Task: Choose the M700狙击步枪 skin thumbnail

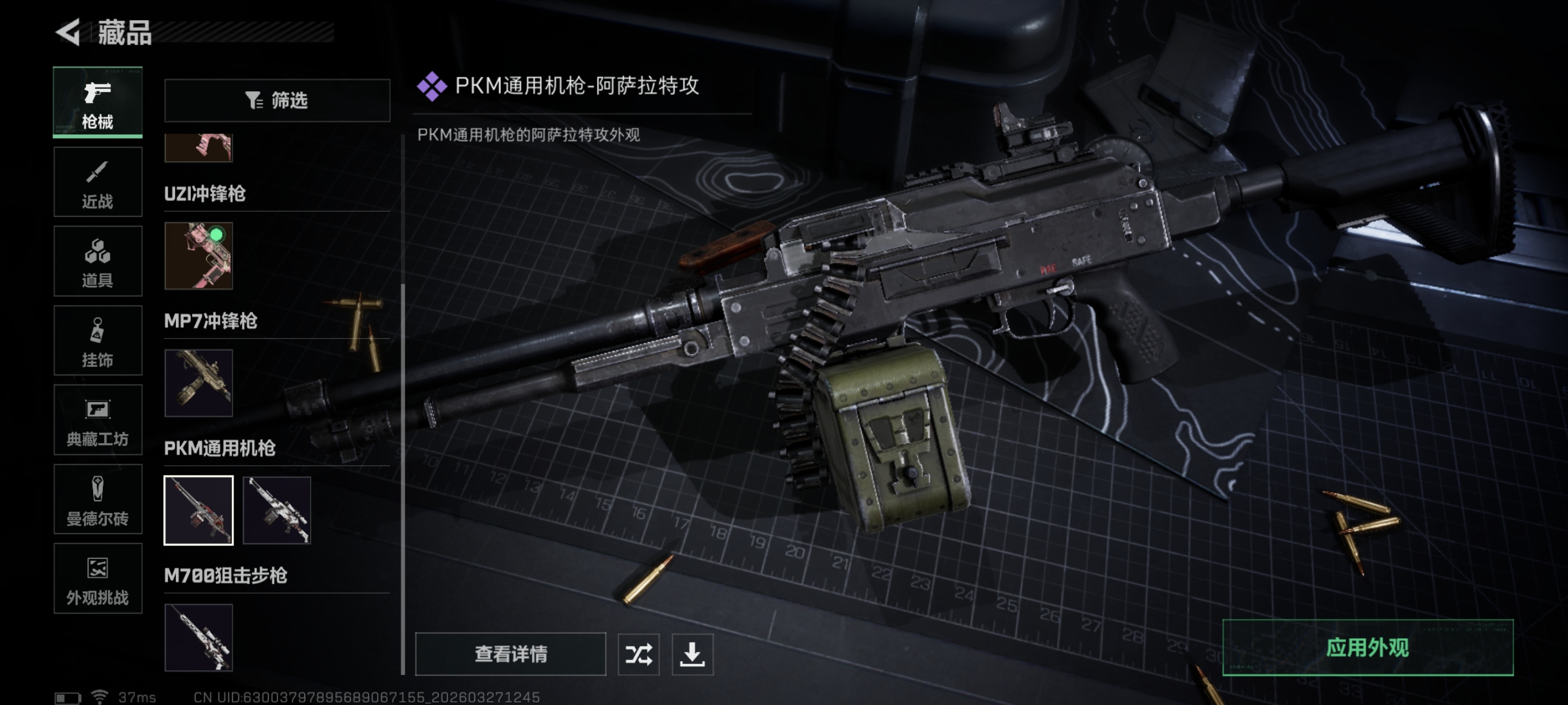Action: (198, 637)
